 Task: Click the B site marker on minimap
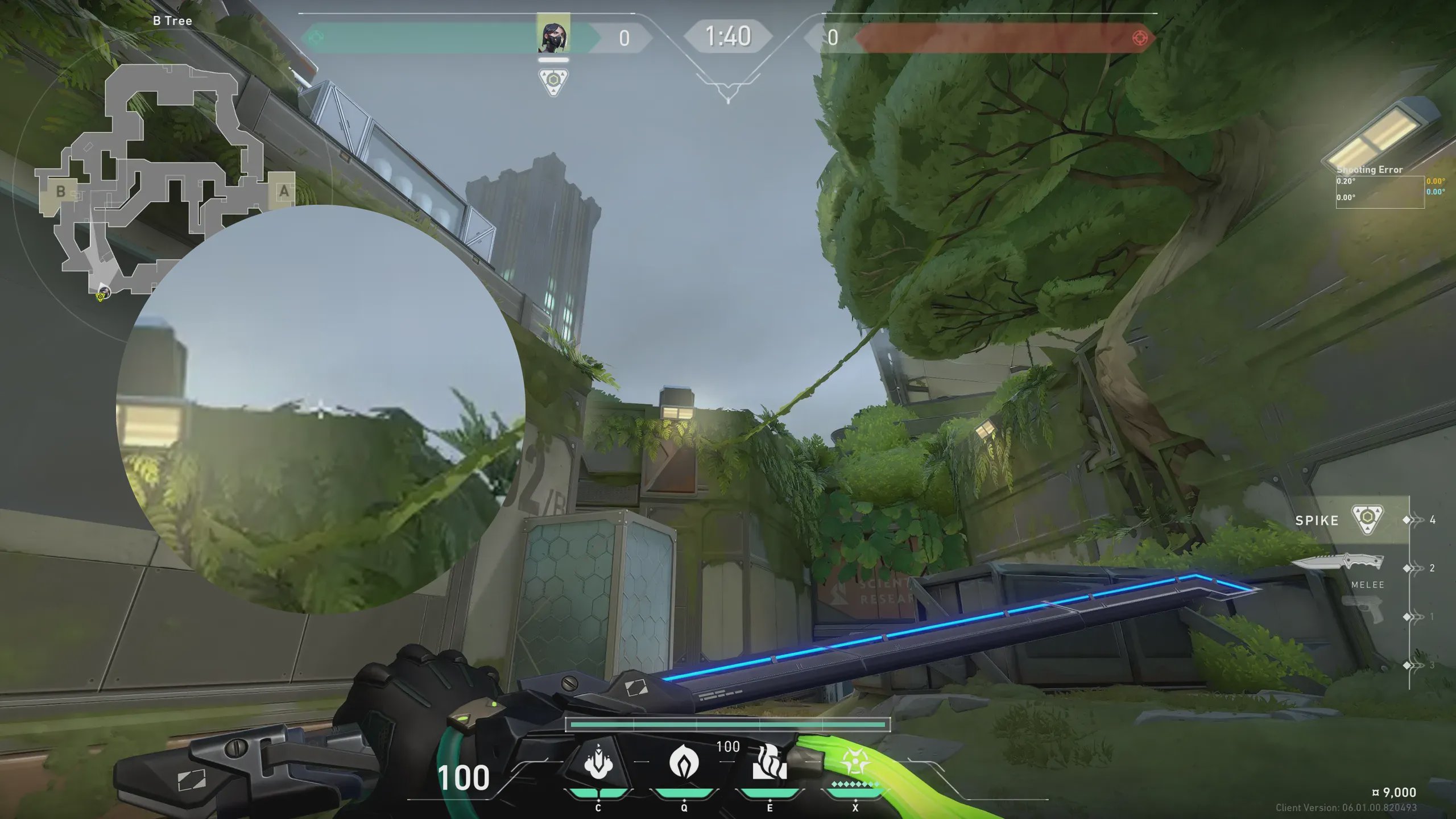60,192
